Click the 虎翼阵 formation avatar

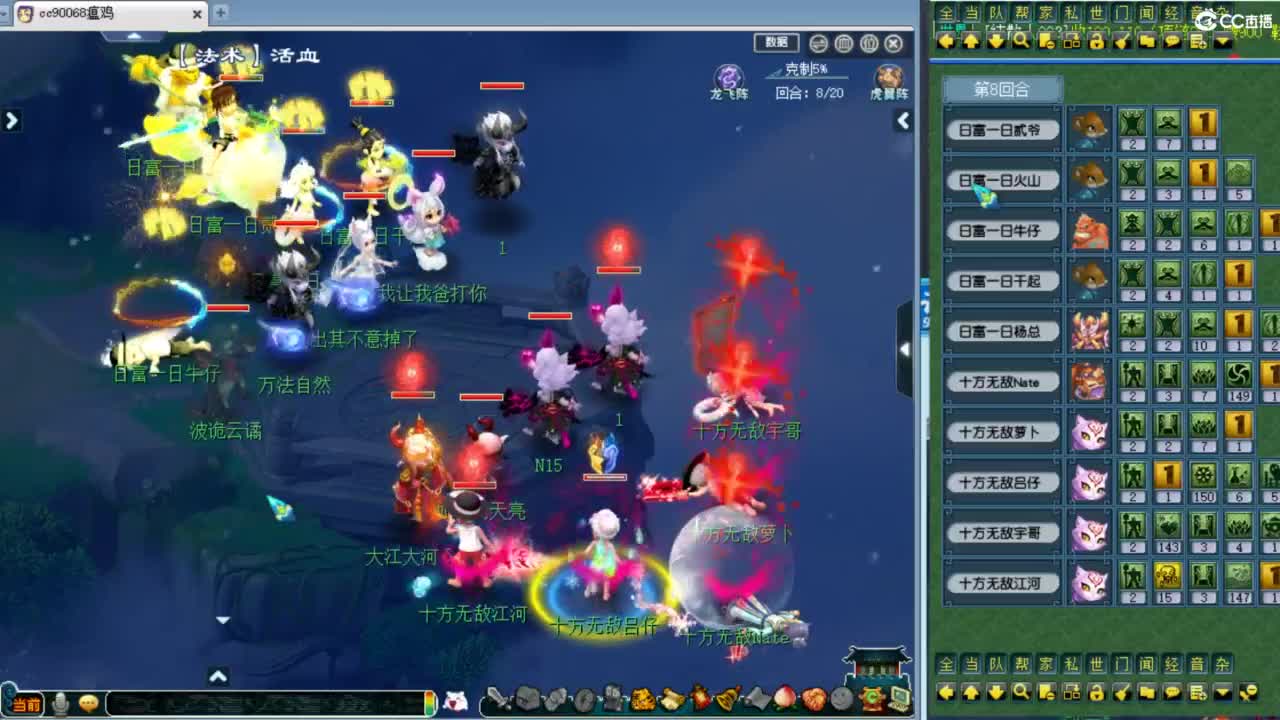pos(887,78)
